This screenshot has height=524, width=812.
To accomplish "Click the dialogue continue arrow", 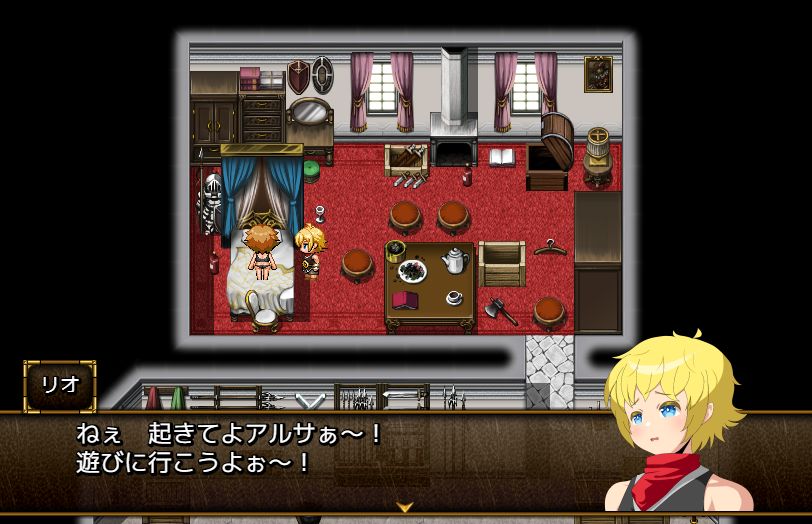I will point(405,507).
